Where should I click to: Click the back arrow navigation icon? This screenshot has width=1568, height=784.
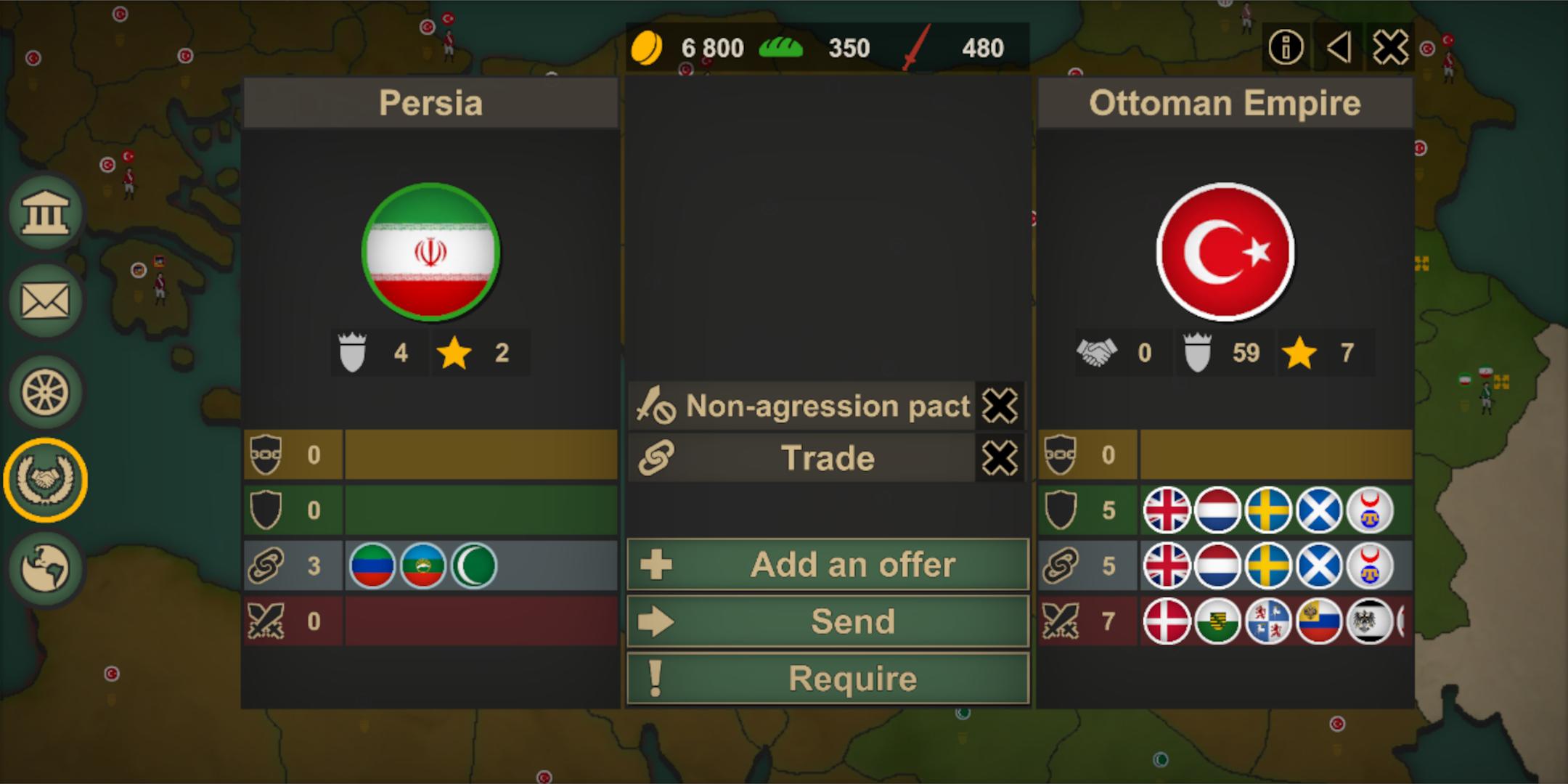[1338, 46]
